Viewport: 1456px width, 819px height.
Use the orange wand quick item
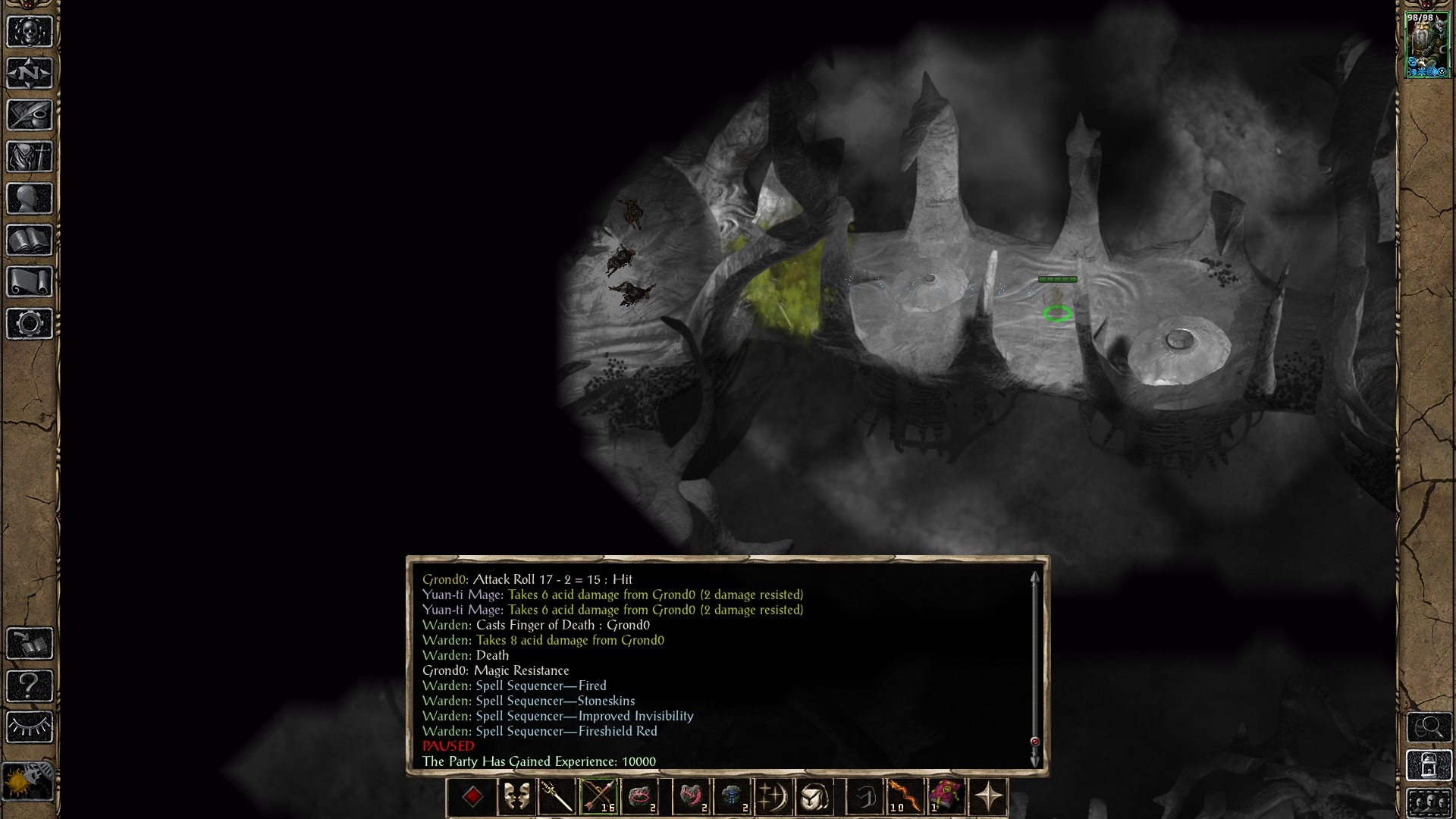coord(903,797)
